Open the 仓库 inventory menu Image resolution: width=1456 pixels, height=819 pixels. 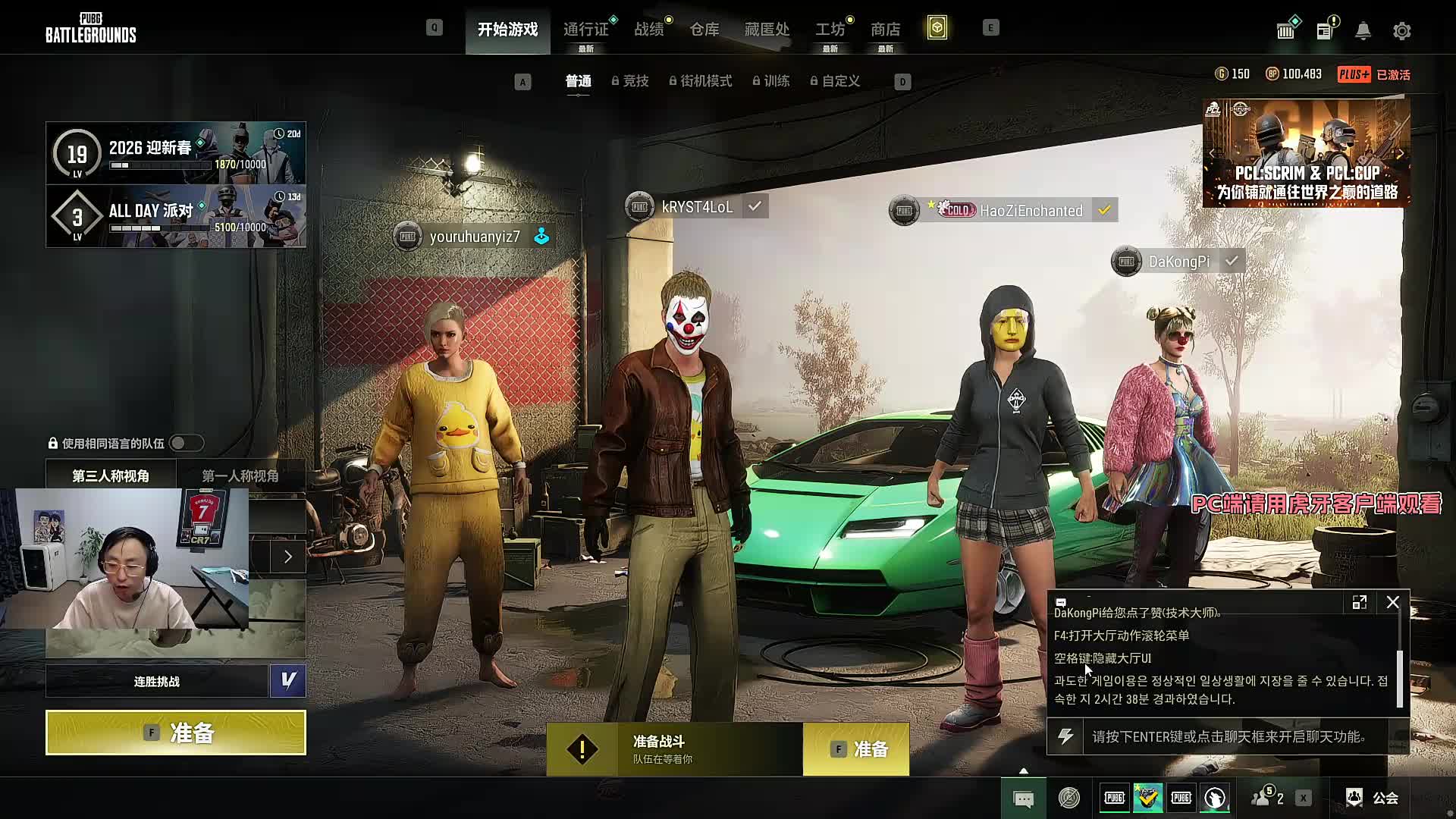tap(704, 30)
